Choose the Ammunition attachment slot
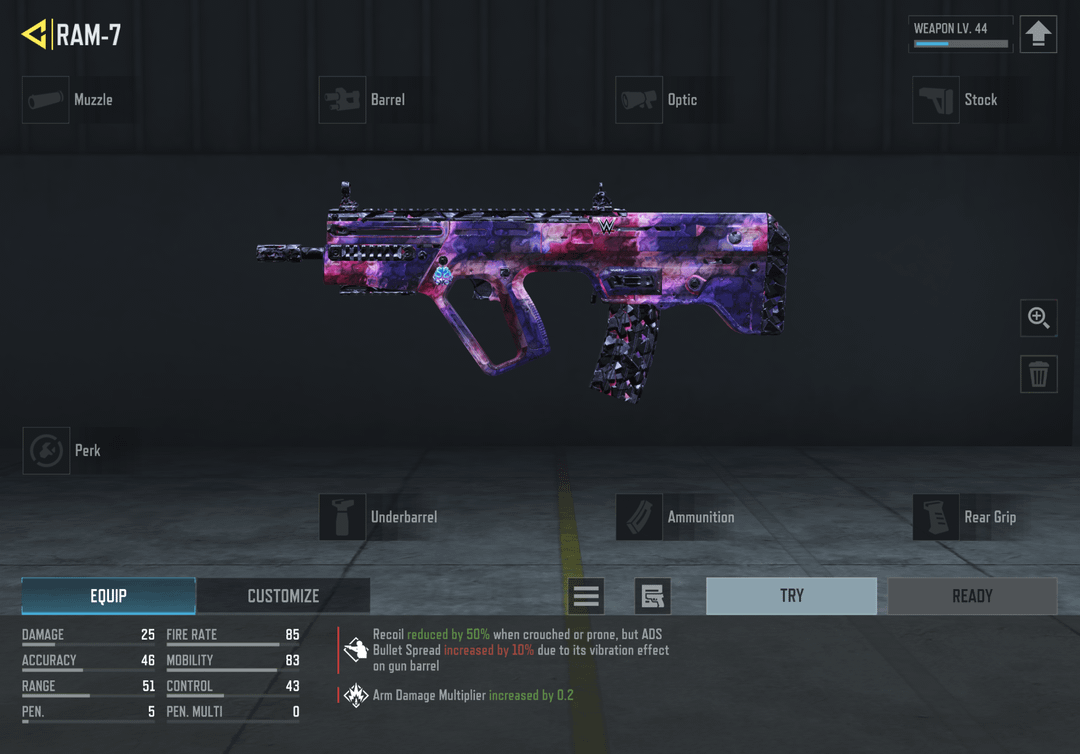 tap(639, 517)
